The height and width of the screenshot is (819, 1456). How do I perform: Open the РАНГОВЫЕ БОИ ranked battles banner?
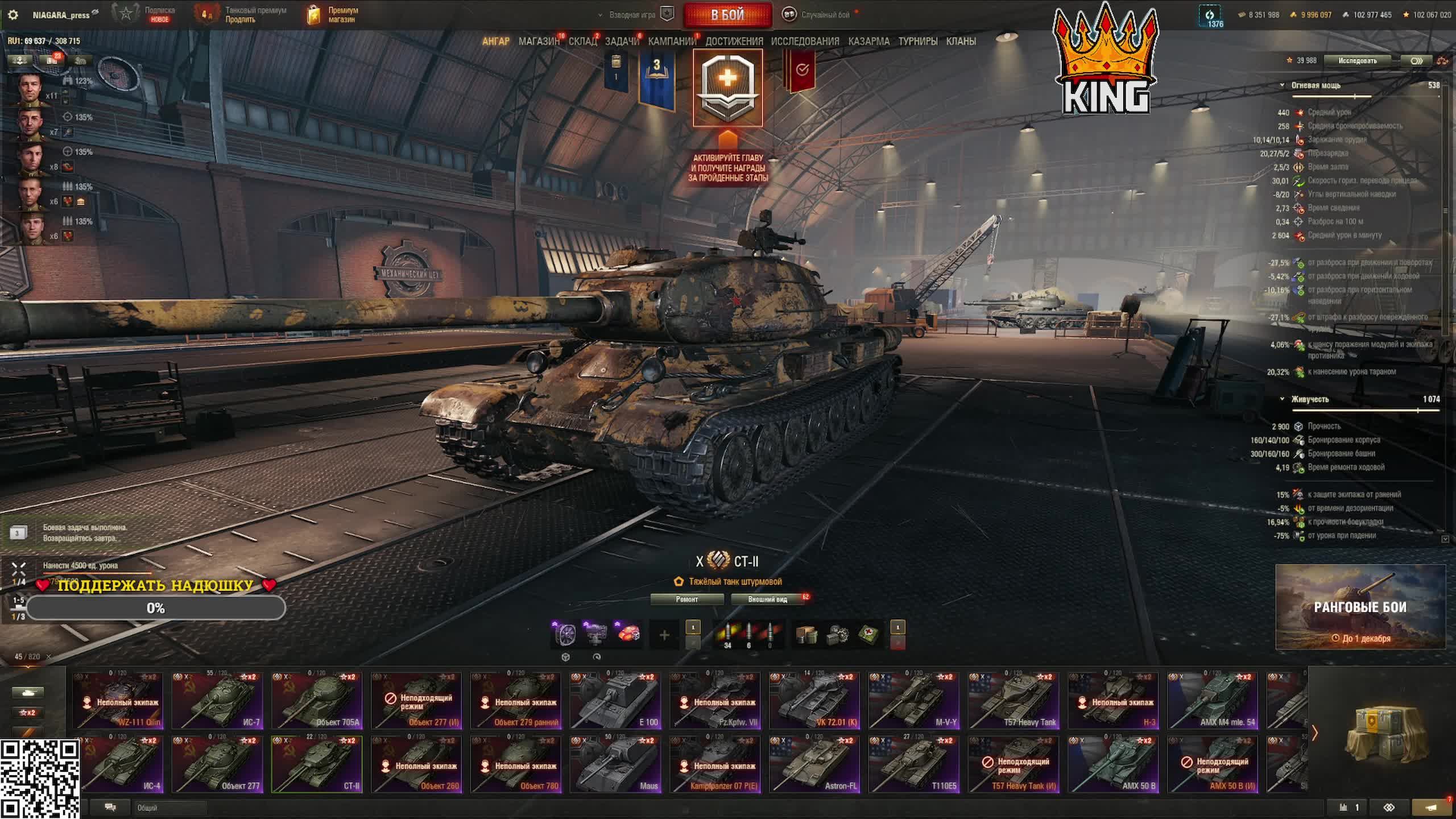tap(1360, 607)
